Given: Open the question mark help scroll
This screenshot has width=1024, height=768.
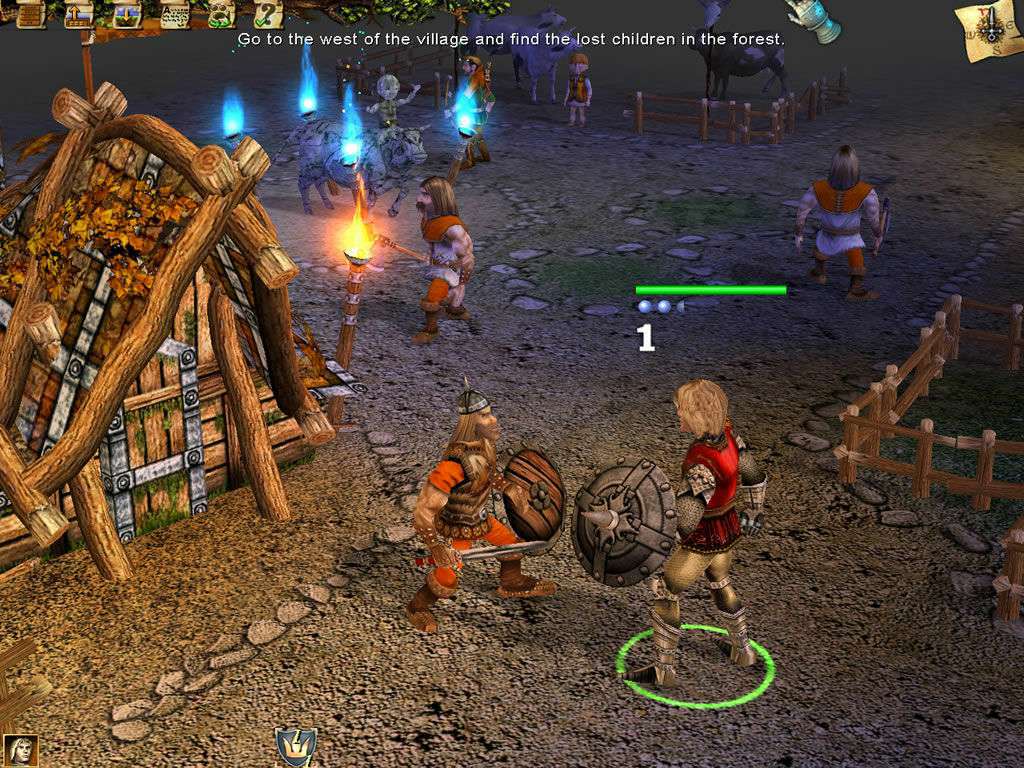Looking at the screenshot, I should 267,13.
